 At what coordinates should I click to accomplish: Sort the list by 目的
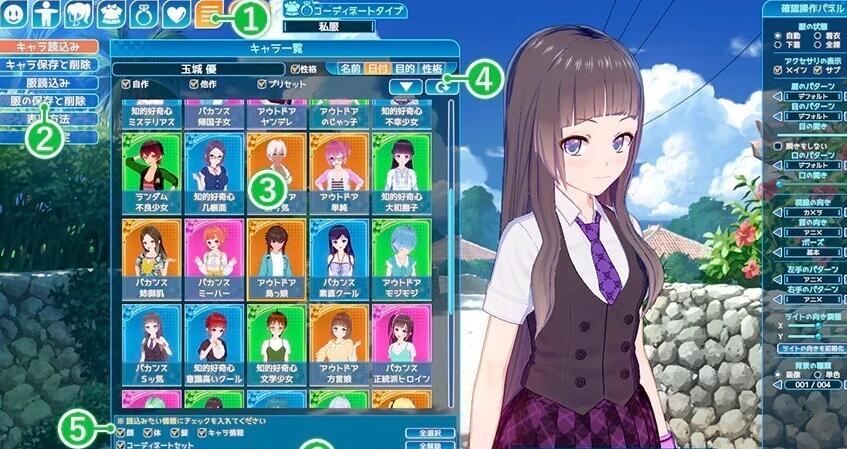coord(405,69)
